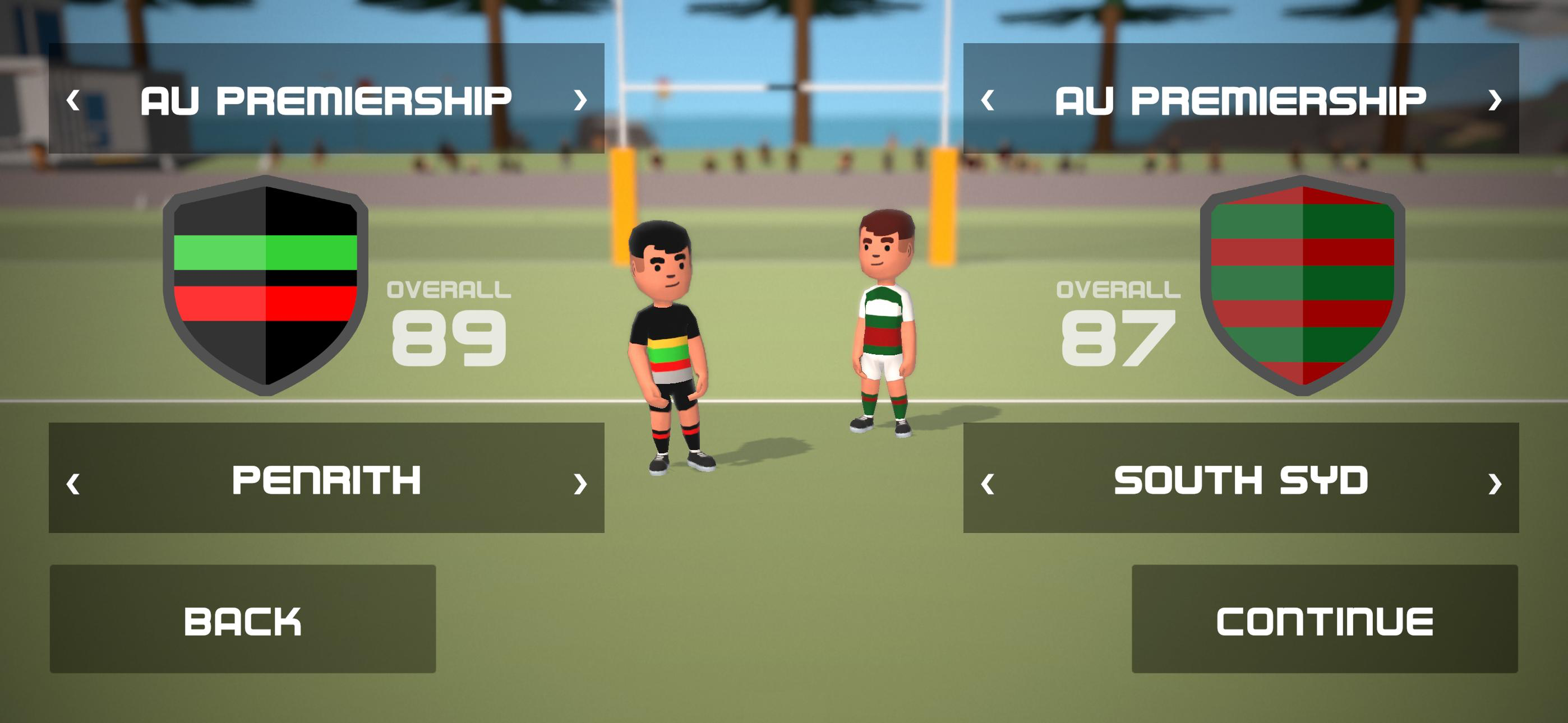Open the right AU Premiership selector
Viewport: 1568px width, 723px height.
pyautogui.click(x=1242, y=100)
